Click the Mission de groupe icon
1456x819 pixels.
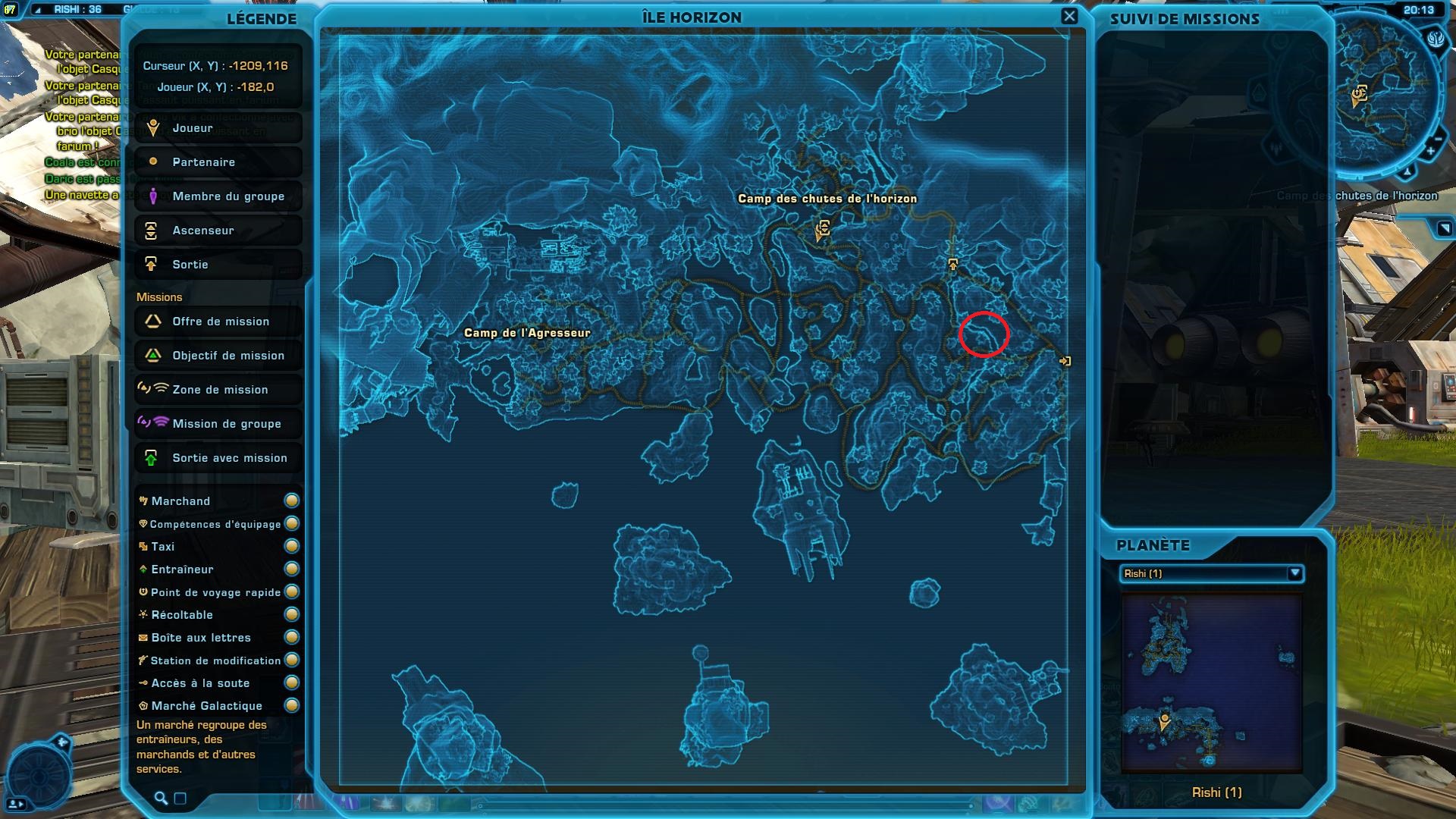click(155, 423)
